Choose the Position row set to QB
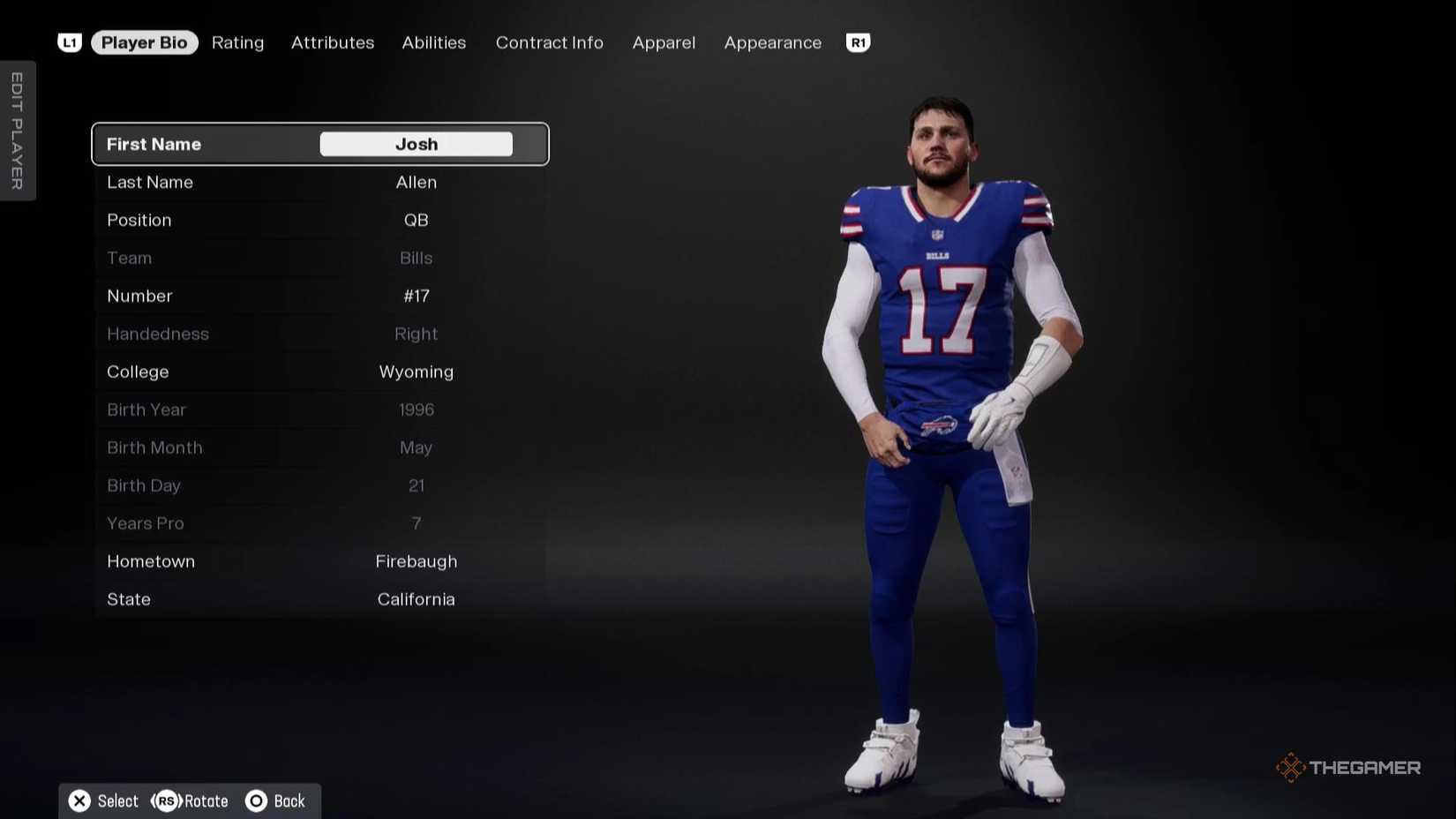This screenshot has height=819, width=1456. coord(319,220)
